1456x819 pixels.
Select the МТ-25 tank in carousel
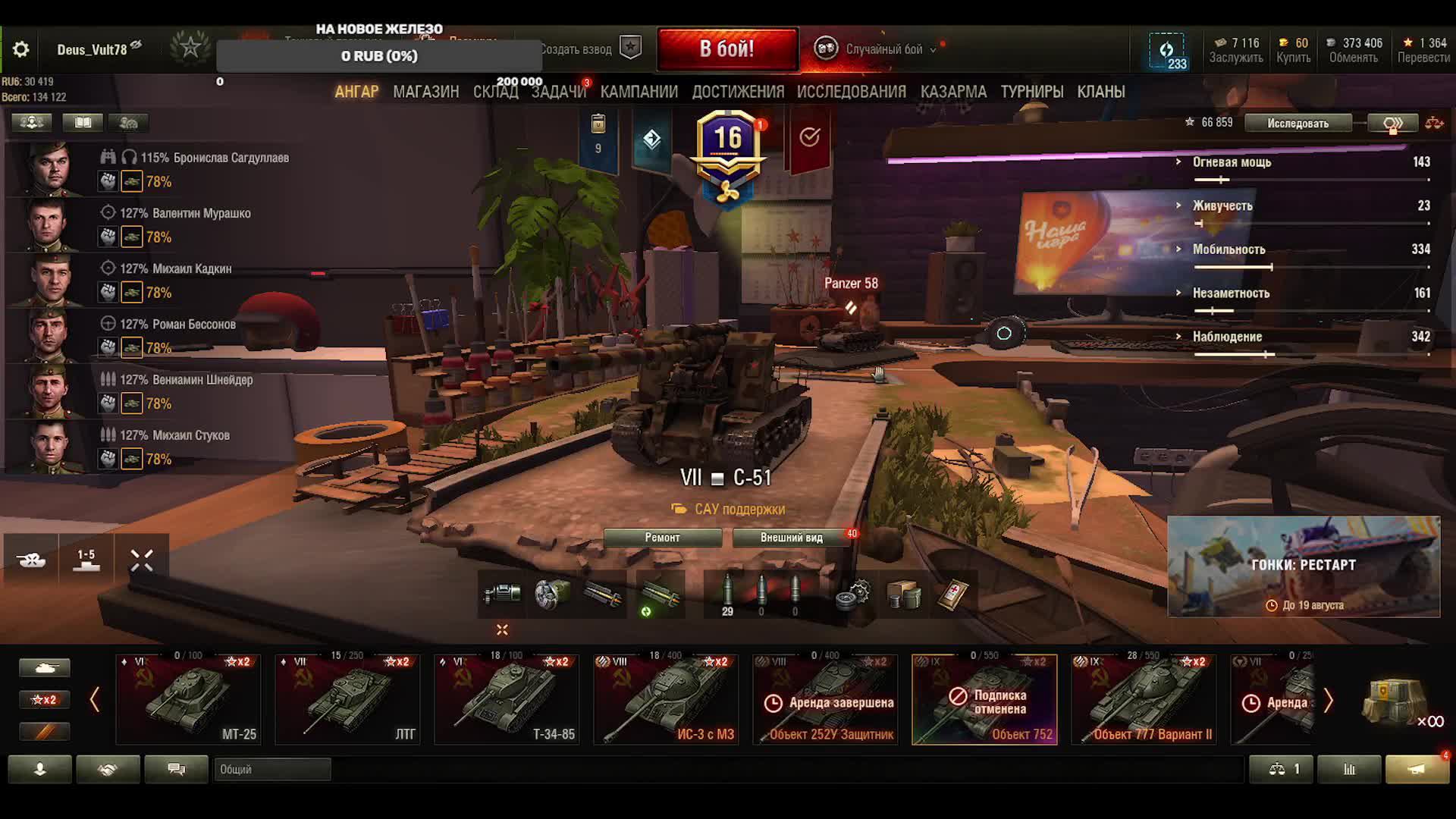pyautogui.click(x=188, y=699)
